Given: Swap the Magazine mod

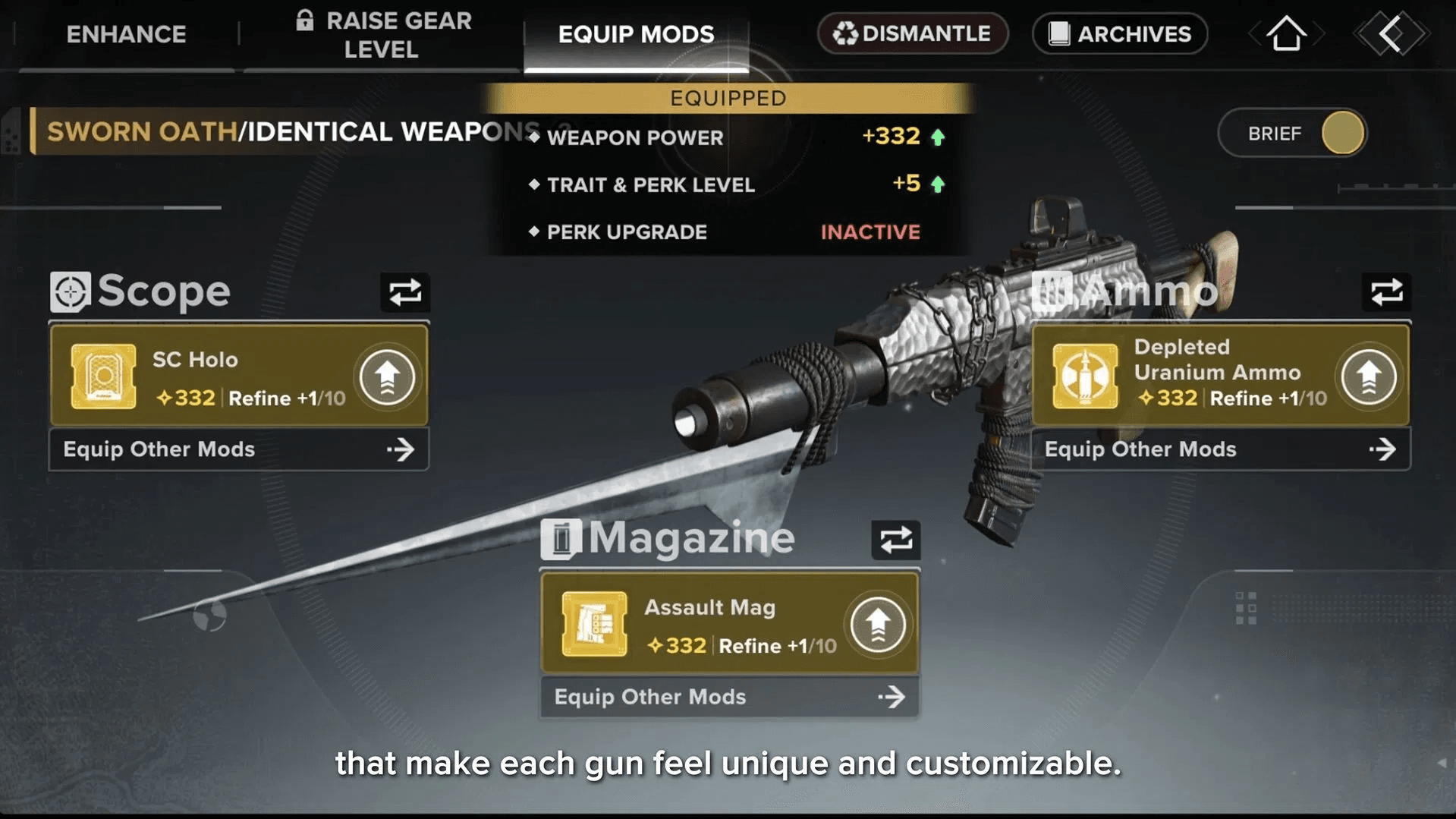Looking at the screenshot, I should [x=895, y=540].
